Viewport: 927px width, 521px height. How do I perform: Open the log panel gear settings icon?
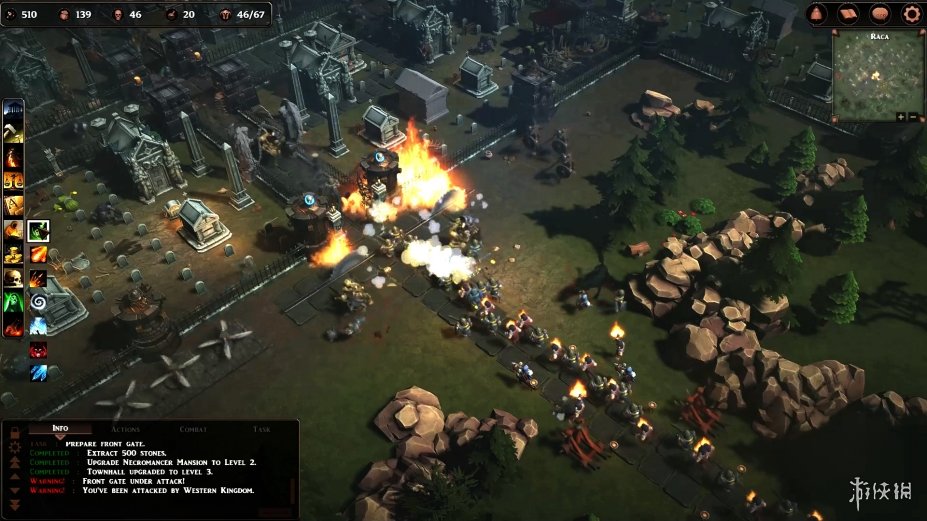click(x=13, y=448)
